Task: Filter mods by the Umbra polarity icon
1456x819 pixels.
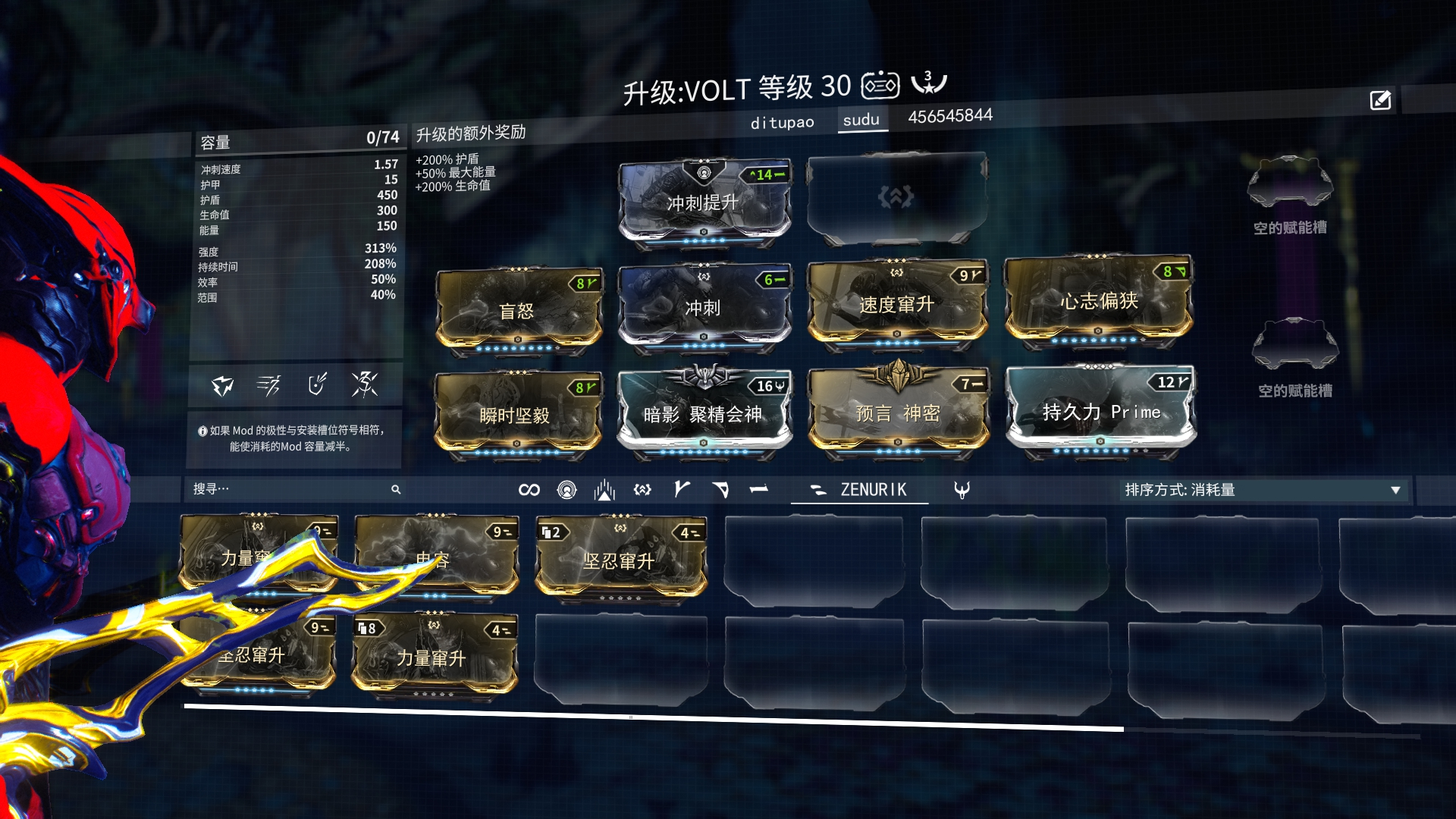Action: (x=962, y=491)
